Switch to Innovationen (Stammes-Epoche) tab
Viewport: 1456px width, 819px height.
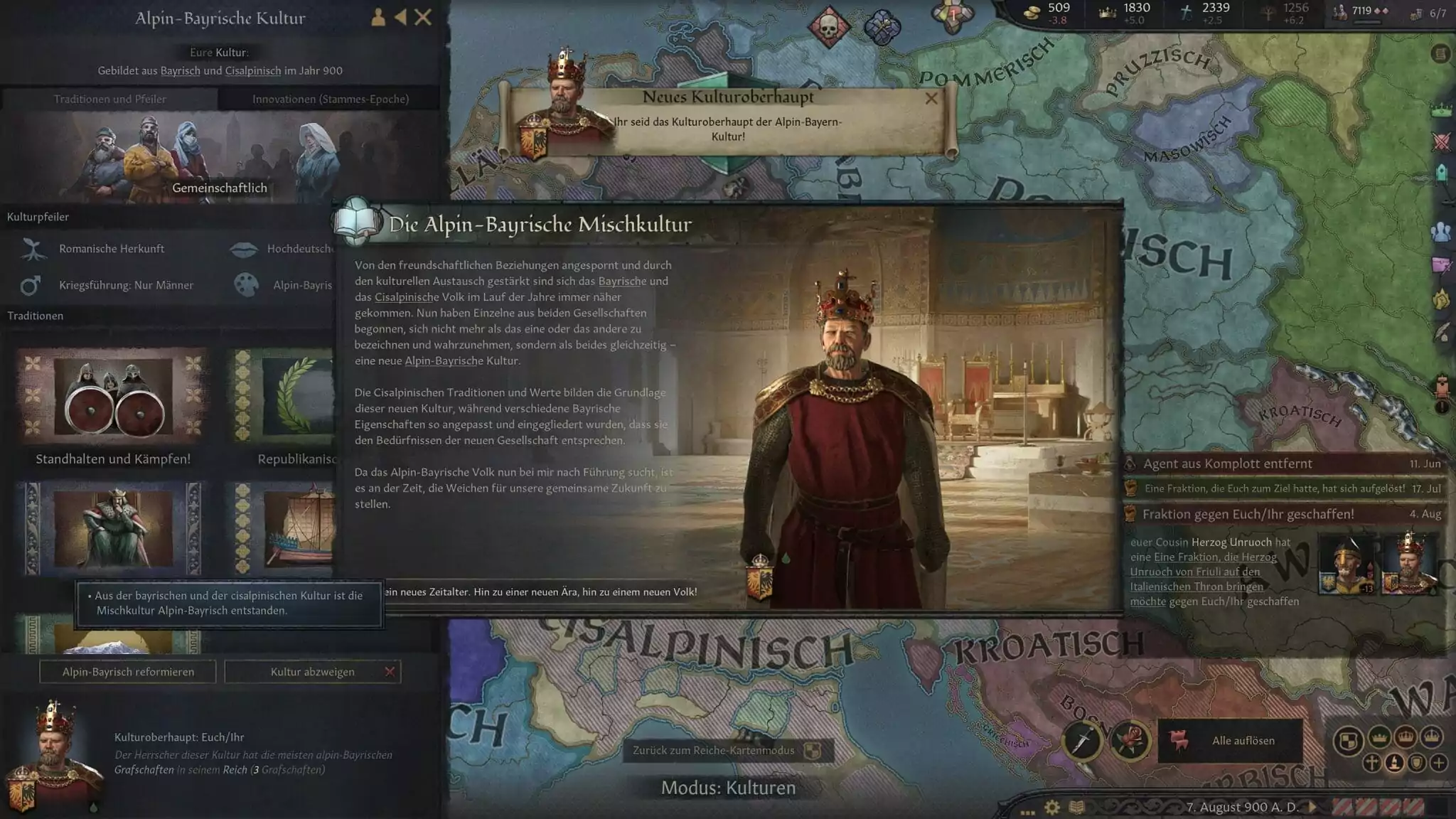(330, 99)
